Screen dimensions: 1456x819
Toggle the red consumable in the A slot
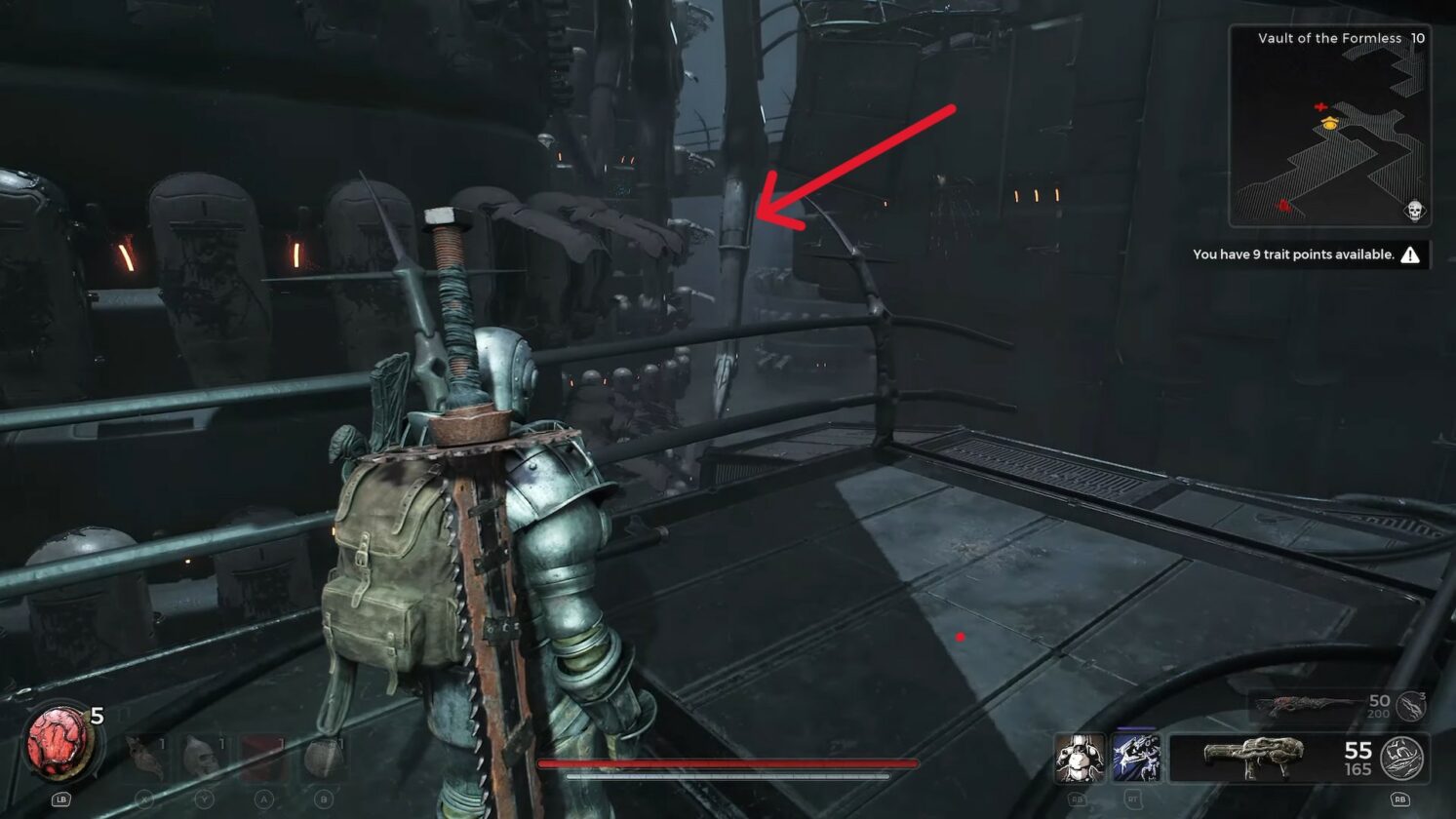click(x=263, y=756)
